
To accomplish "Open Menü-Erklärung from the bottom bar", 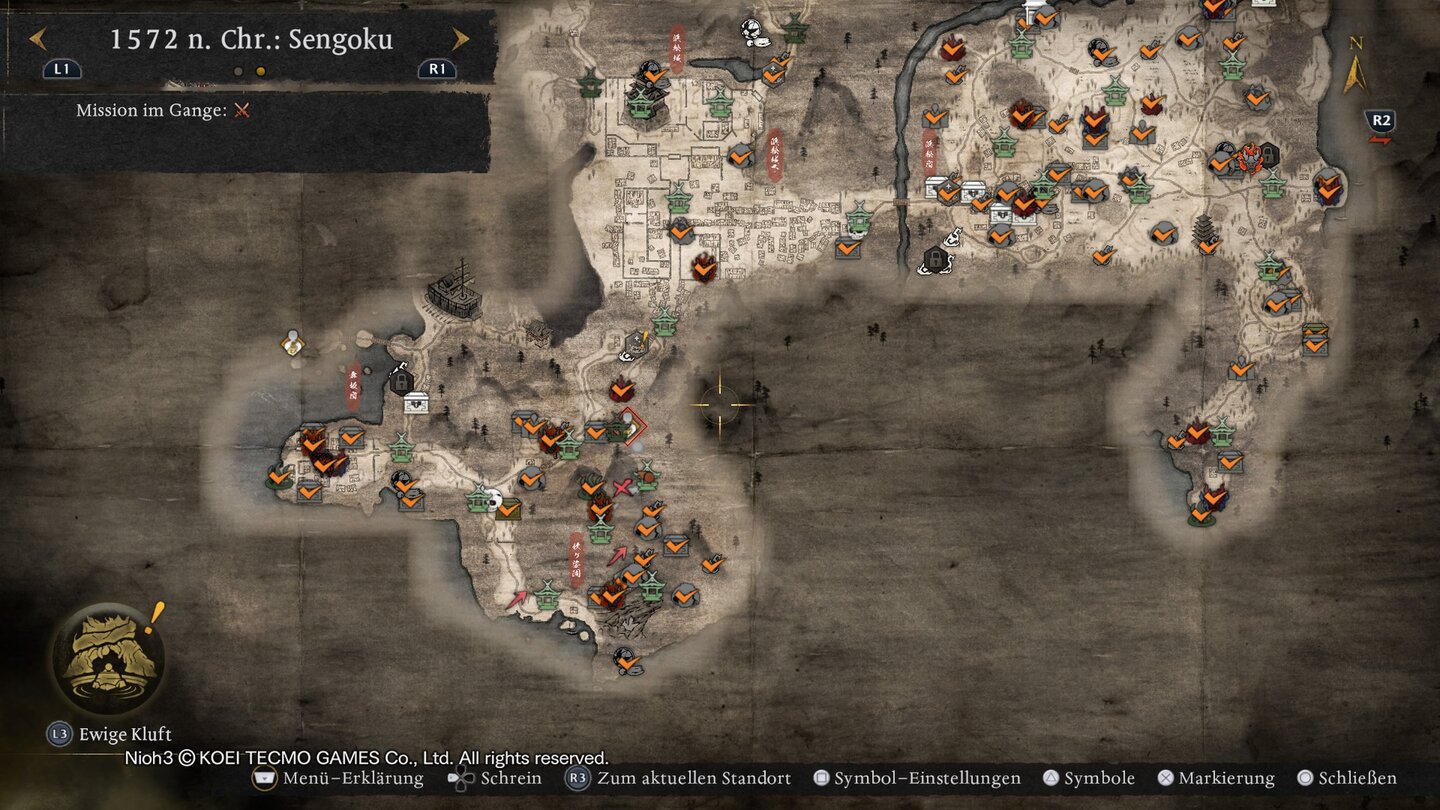I will click(330, 778).
